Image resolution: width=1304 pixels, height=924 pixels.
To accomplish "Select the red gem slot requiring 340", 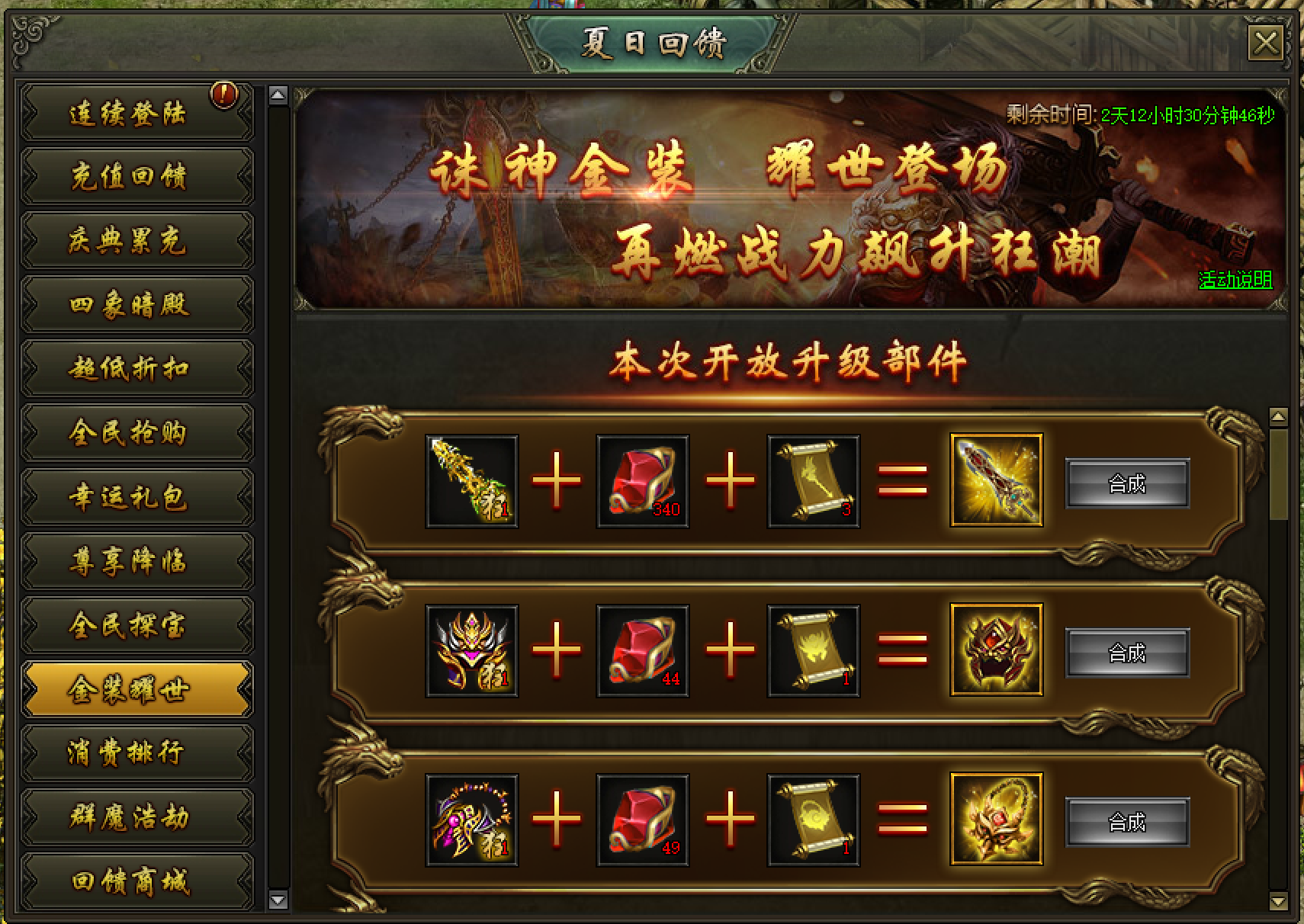I will point(643,481).
